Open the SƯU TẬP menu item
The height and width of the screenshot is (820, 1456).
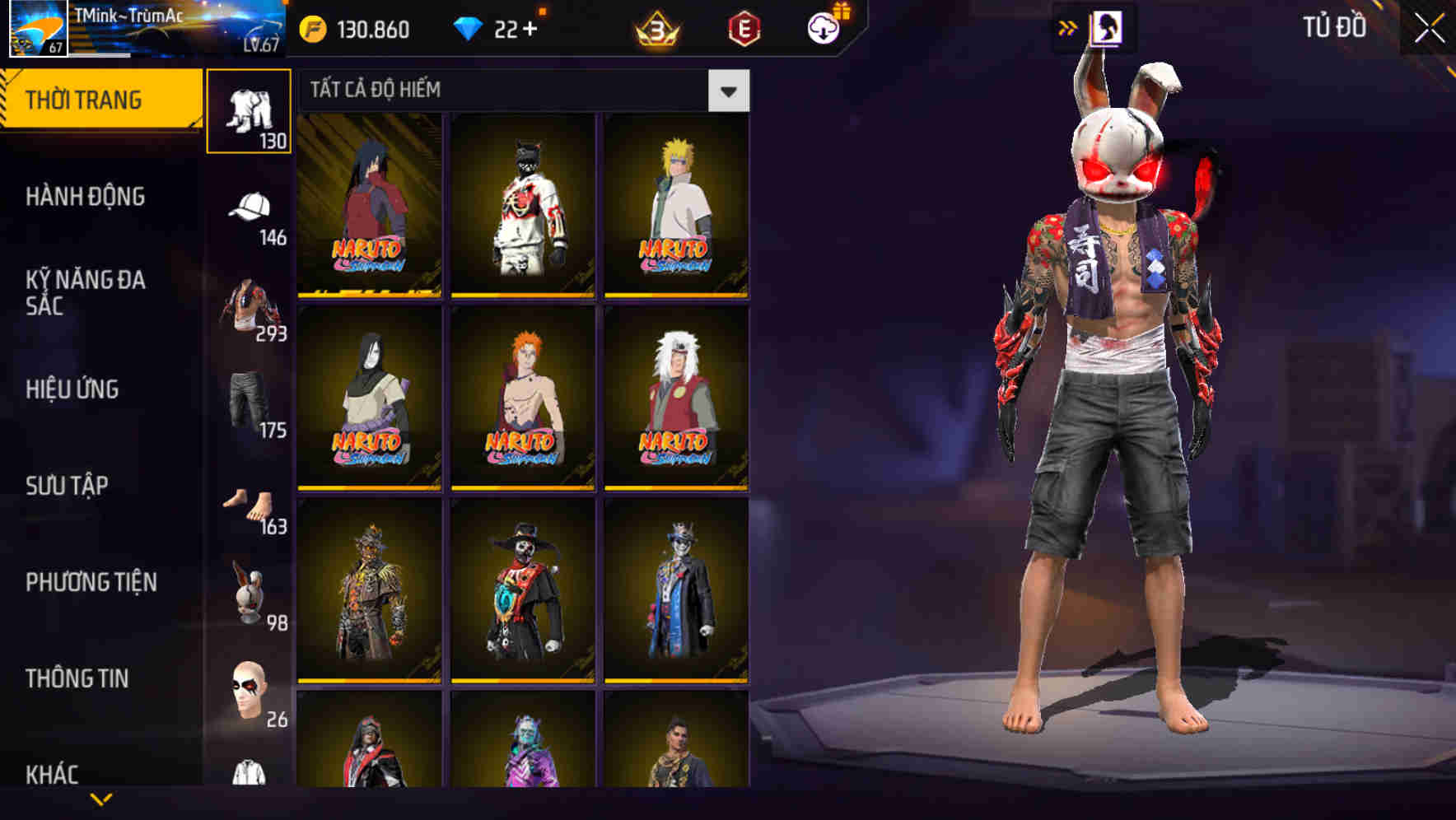69,486
